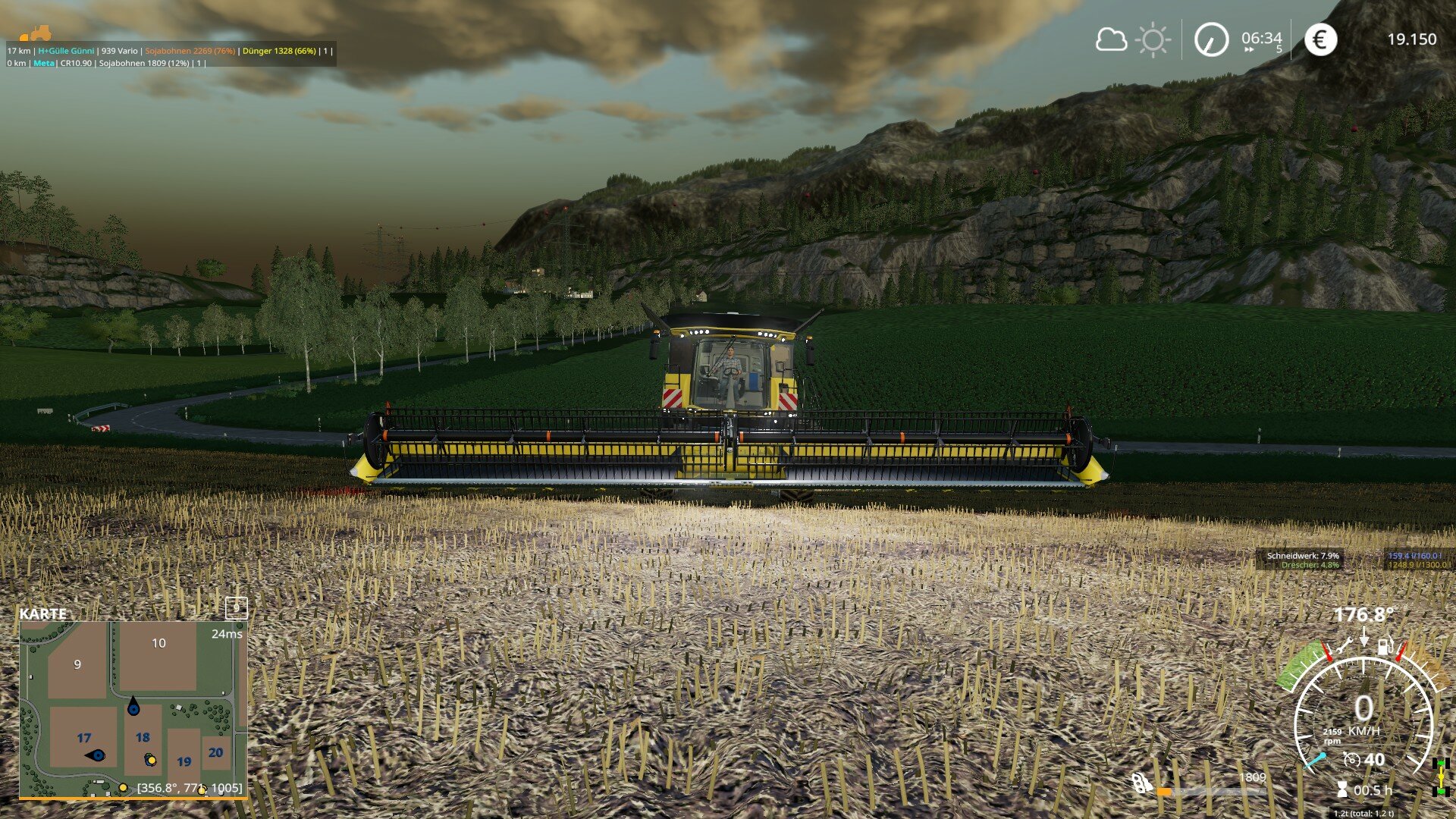
Task: Open the KARTE minimap
Action: pyautogui.click(x=43, y=613)
